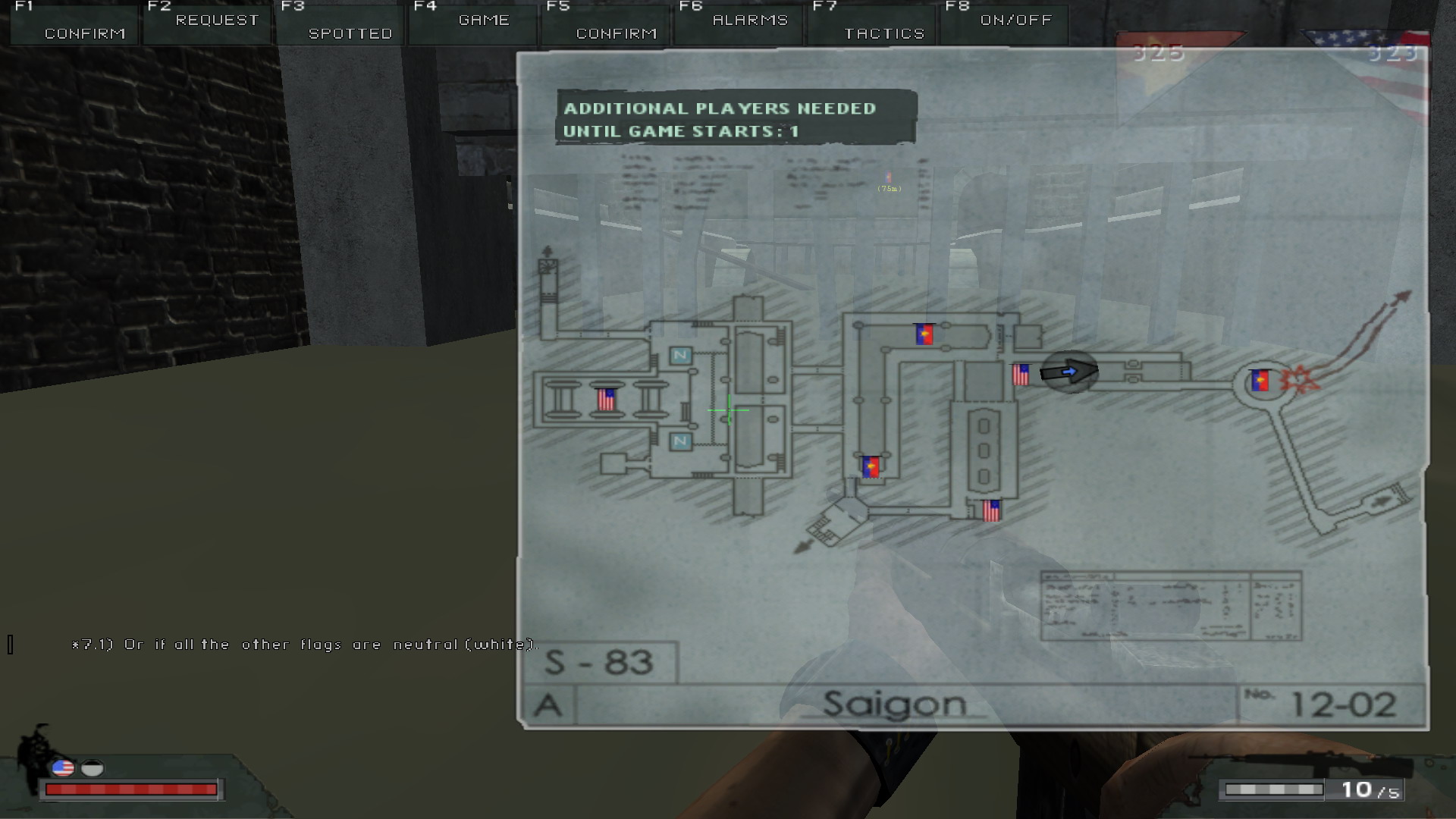This screenshot has height=819, width=1456.
Task: Select the Vietcong flag beside the red explosion marker
Action: (1260, 381)
